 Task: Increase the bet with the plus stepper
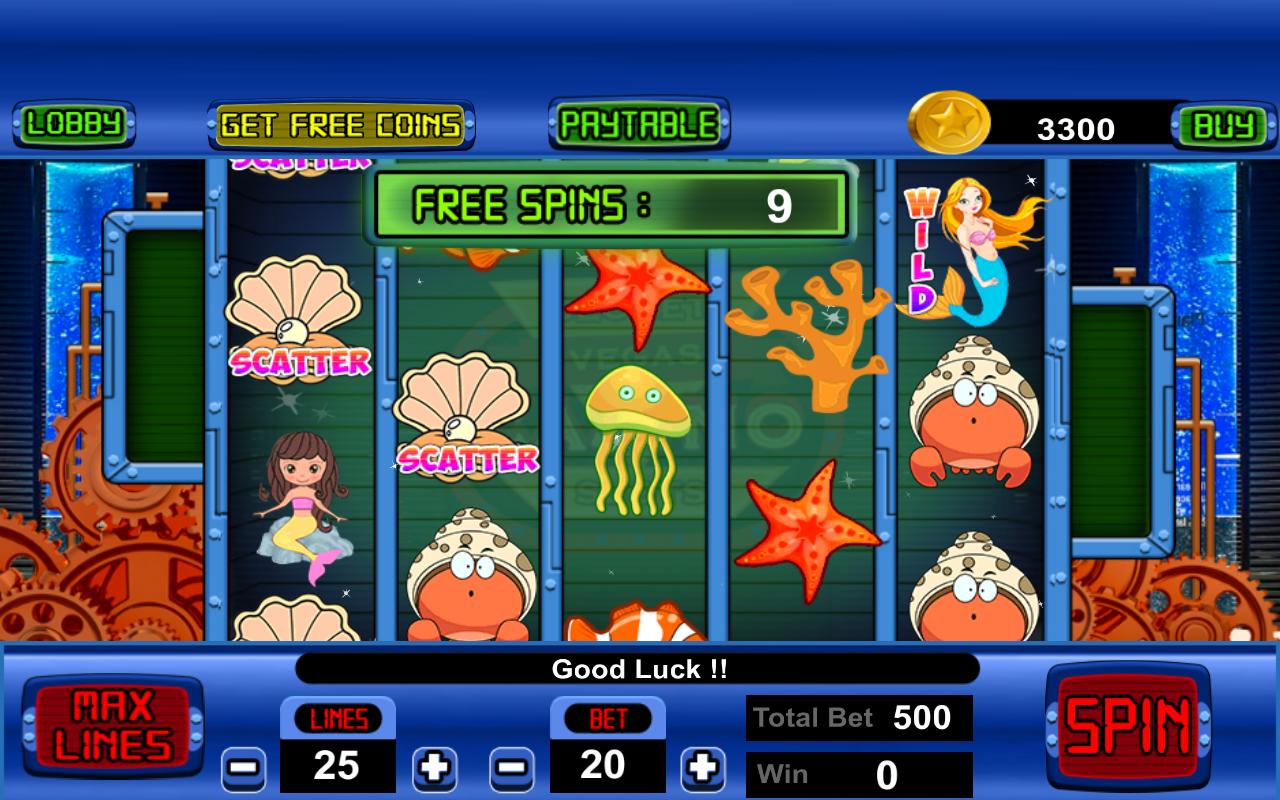(x=705, y=770)
